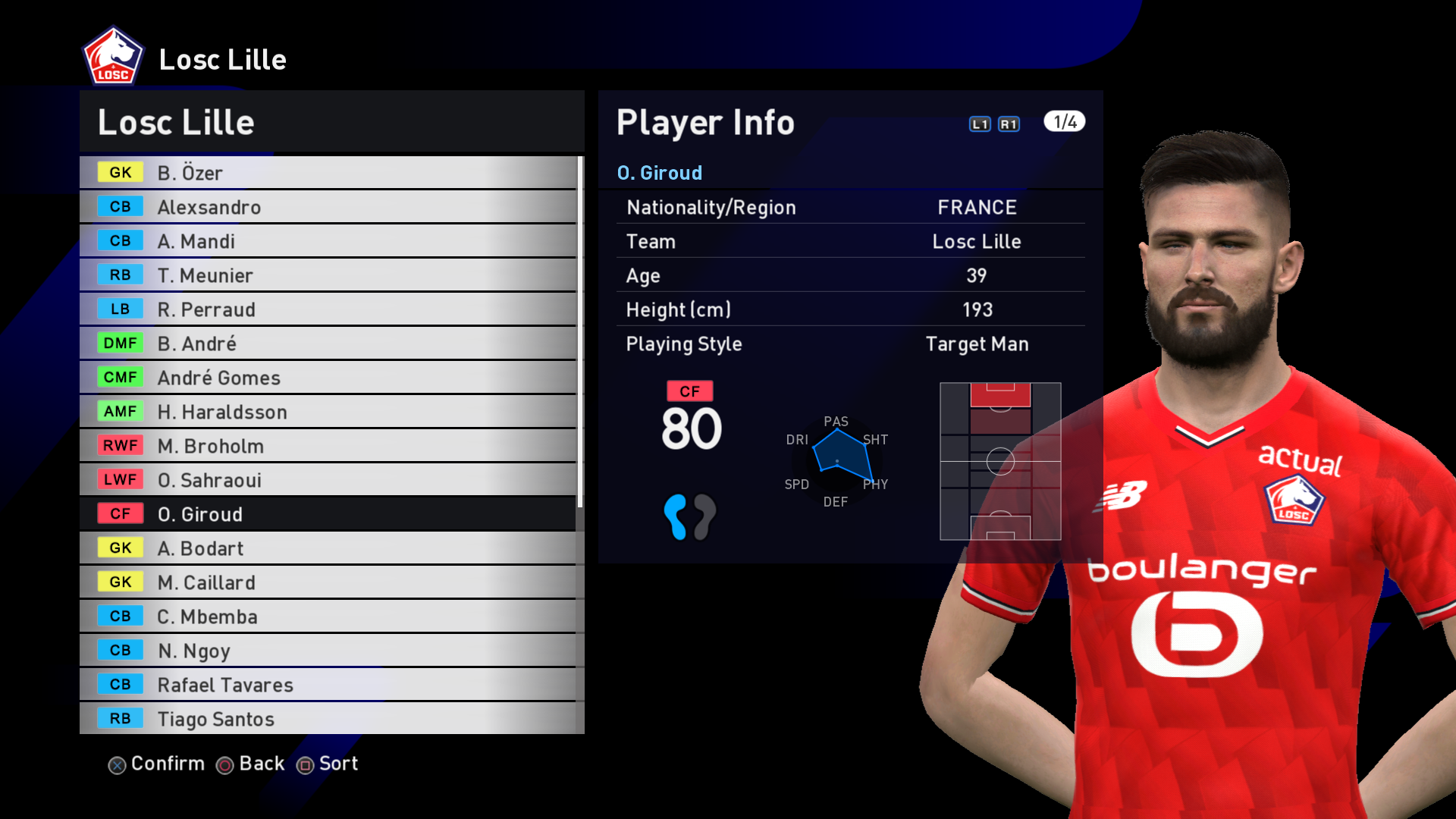Select C. Mbemba in the squad list

pyautogui.click(x=328, y=617)
